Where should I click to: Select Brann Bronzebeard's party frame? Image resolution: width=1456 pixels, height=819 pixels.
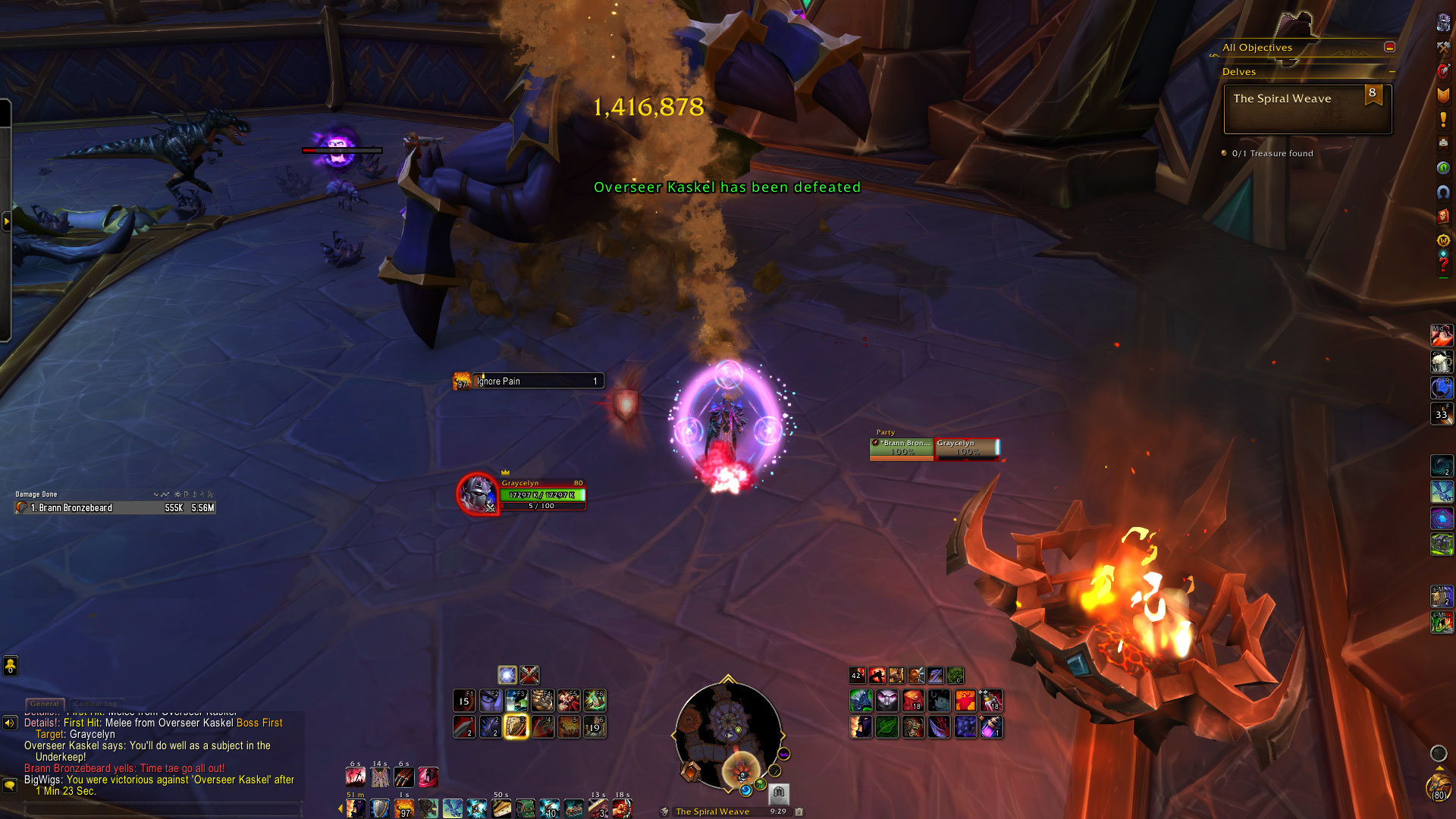point(902,448)
